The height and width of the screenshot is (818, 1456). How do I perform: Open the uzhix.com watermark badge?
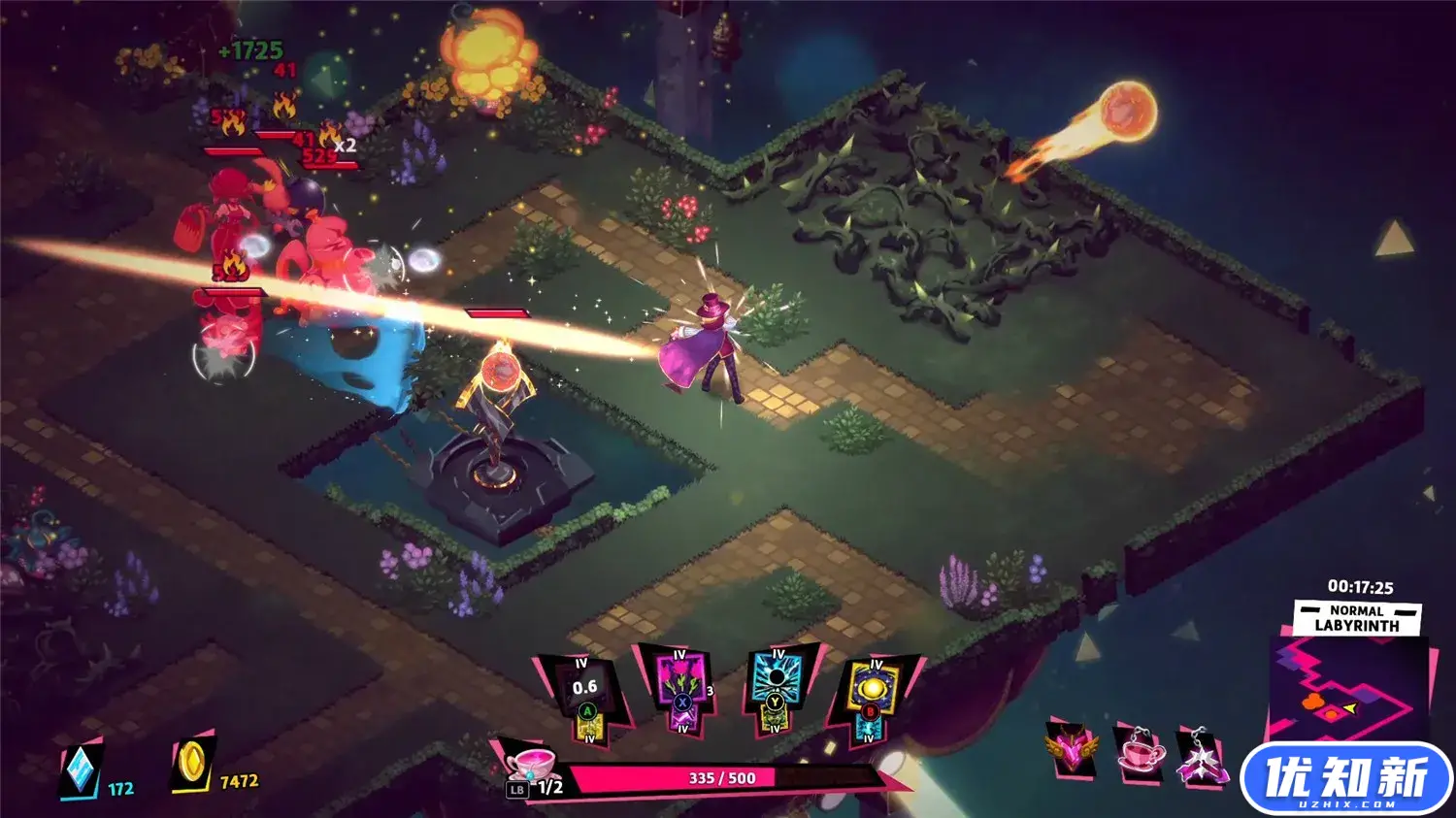click(x=1345, y=780)
